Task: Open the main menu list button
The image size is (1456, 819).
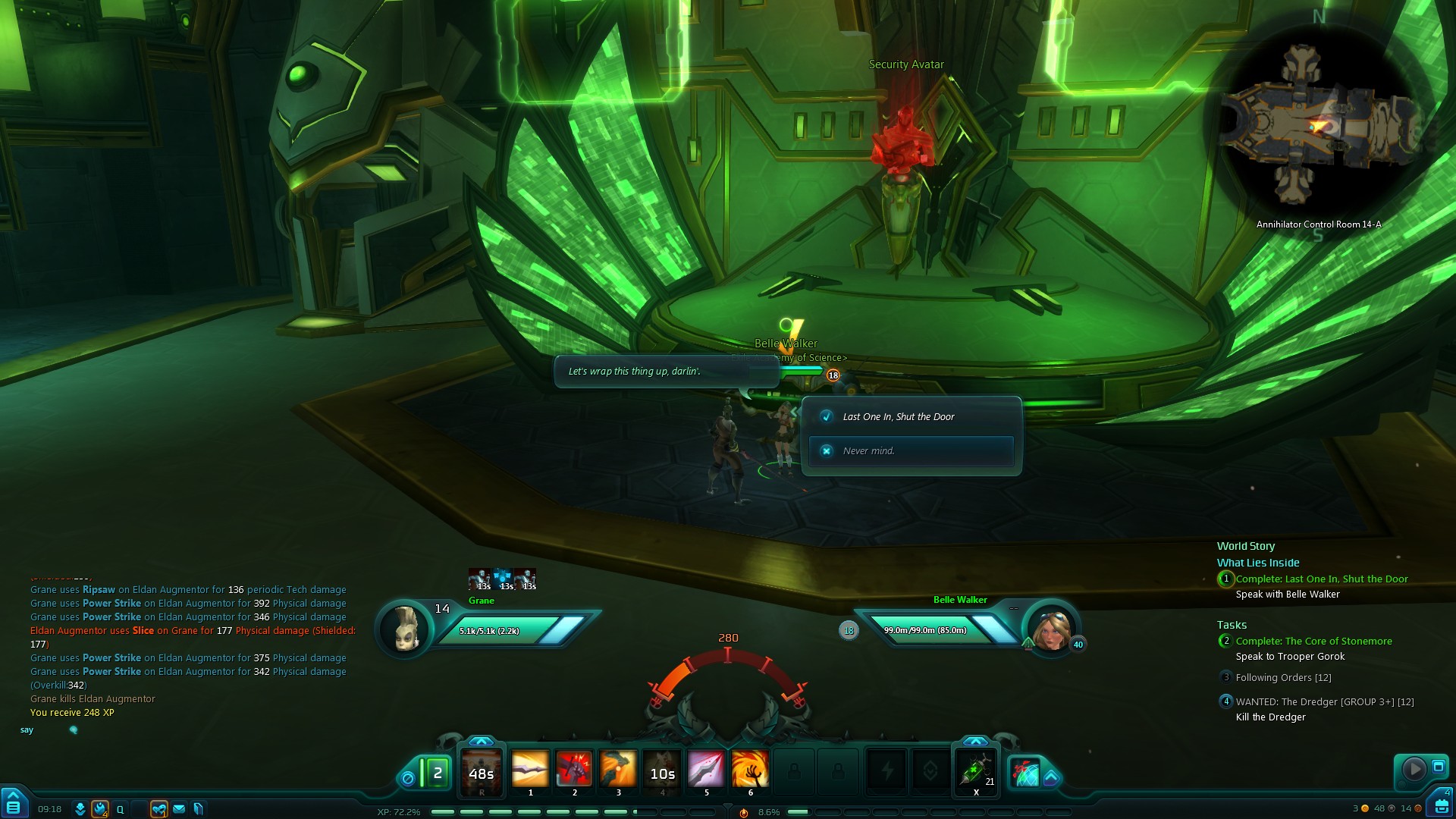Action: pos(13,805)
